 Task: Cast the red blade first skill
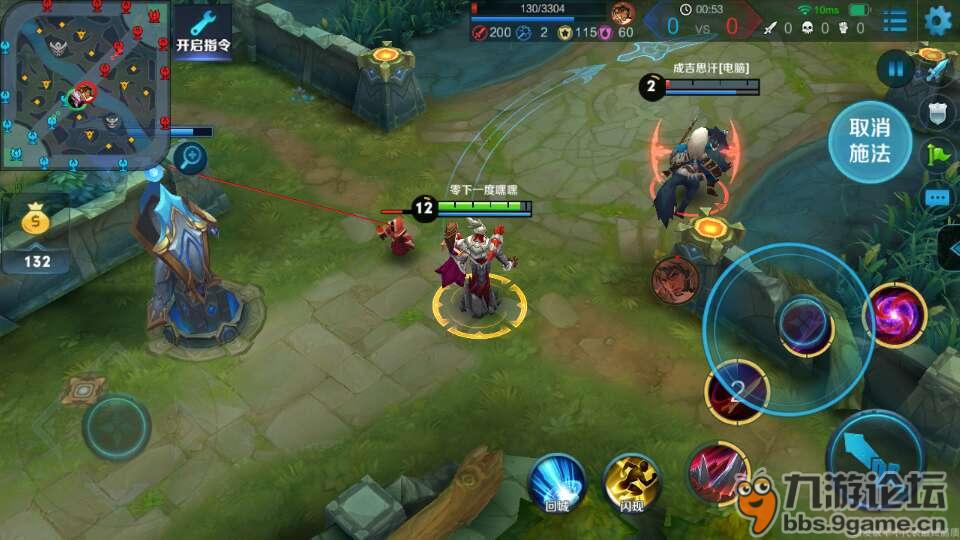(x=717, y=471)
